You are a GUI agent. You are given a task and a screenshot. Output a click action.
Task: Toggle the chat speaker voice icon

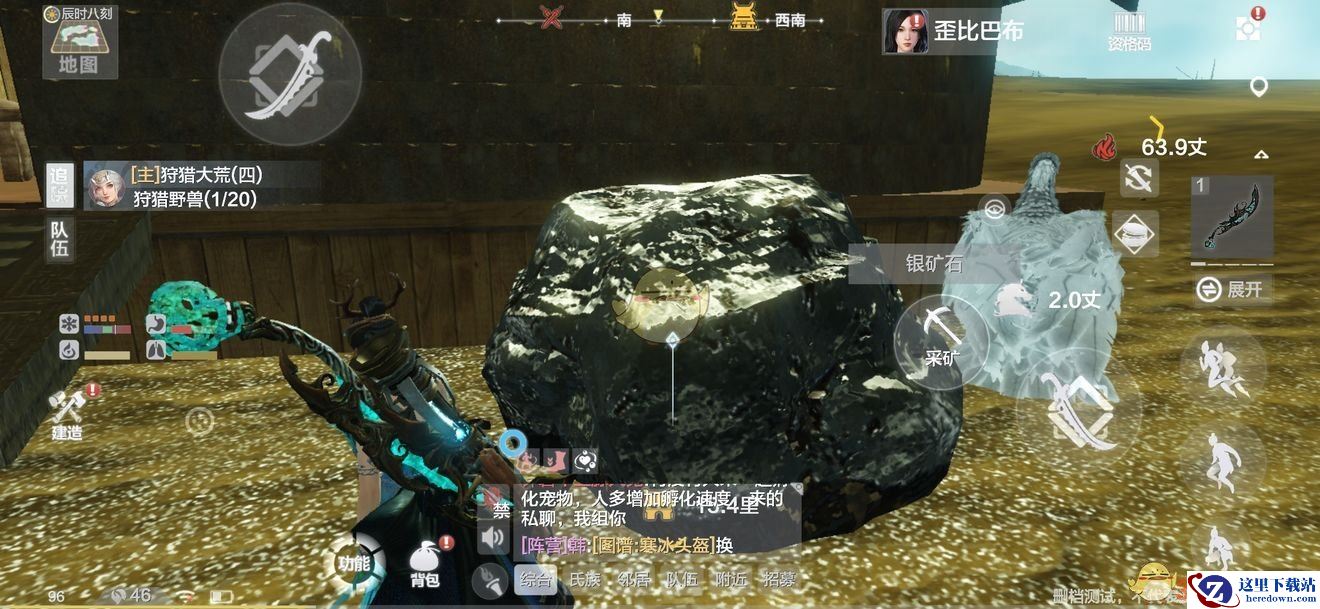click(x=492, y=540)
